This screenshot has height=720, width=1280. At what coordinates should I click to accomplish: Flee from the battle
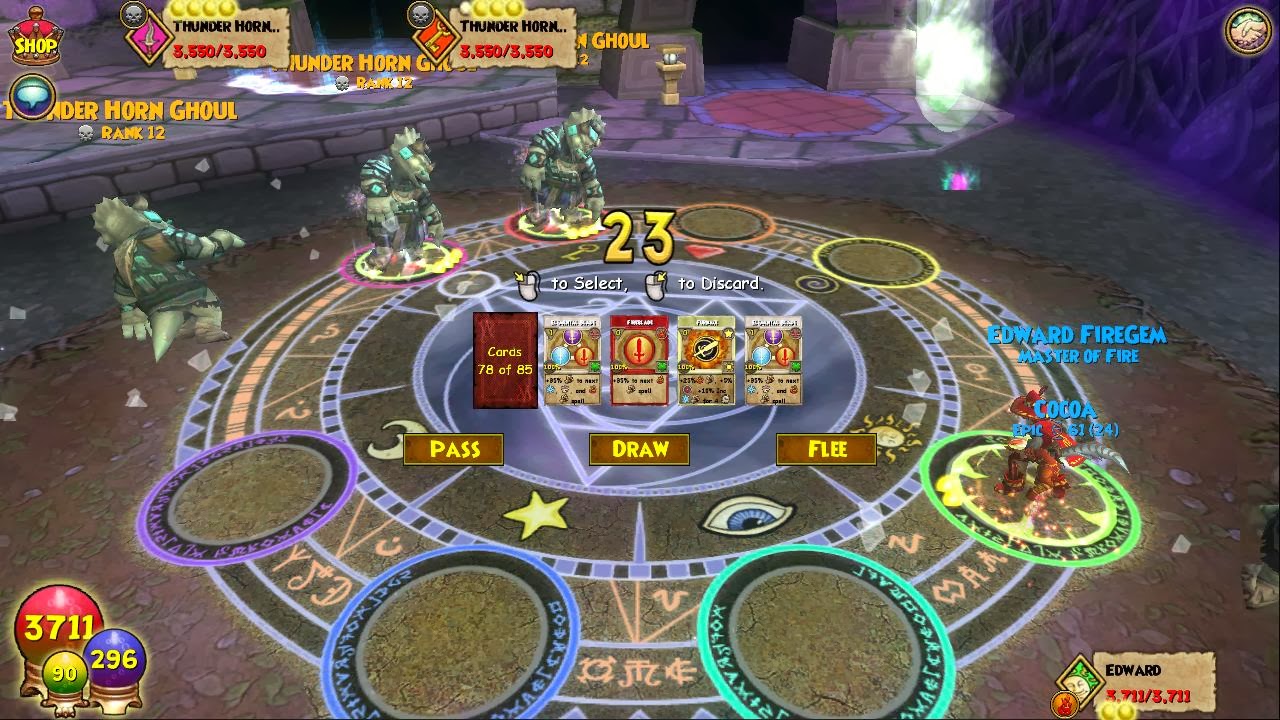826,450
